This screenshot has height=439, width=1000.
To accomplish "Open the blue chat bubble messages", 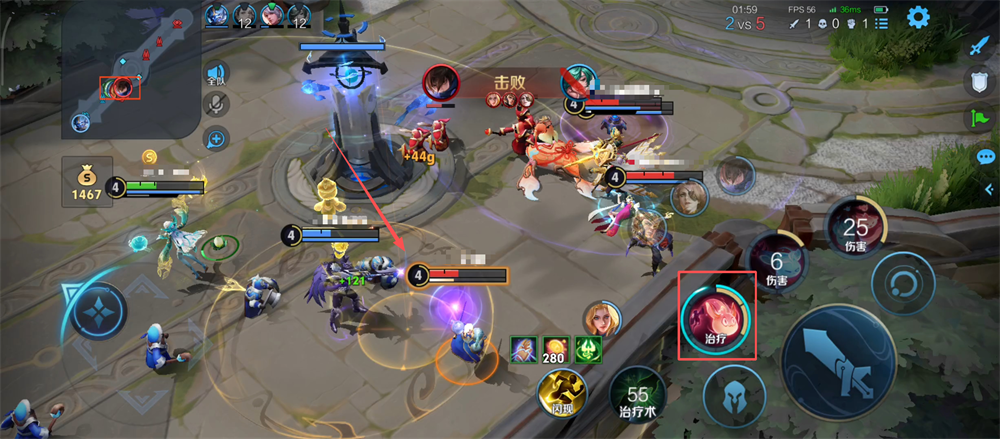I will 985,157.
